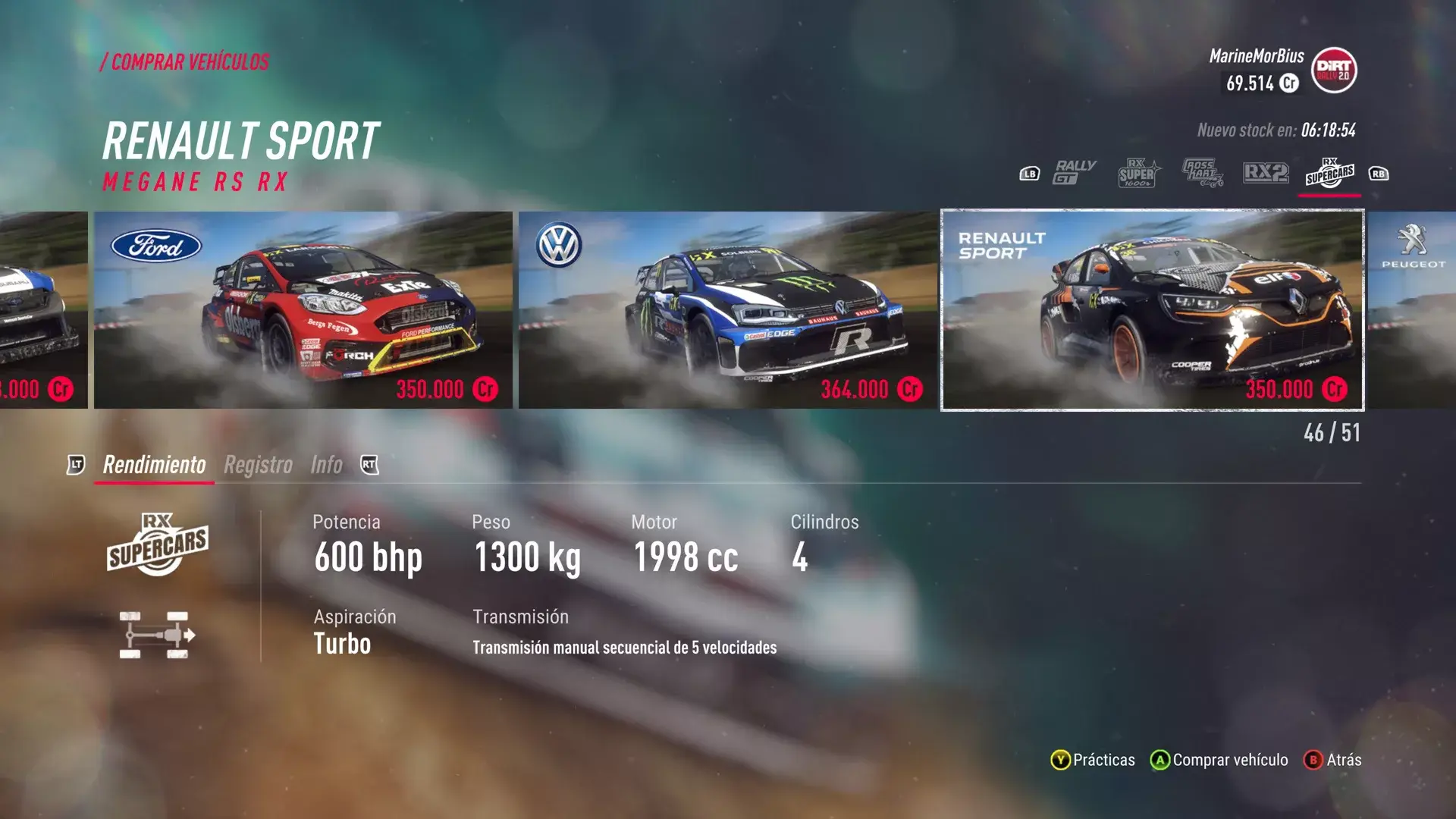
Task: Open the Registro tab
Action: [258, 465]
